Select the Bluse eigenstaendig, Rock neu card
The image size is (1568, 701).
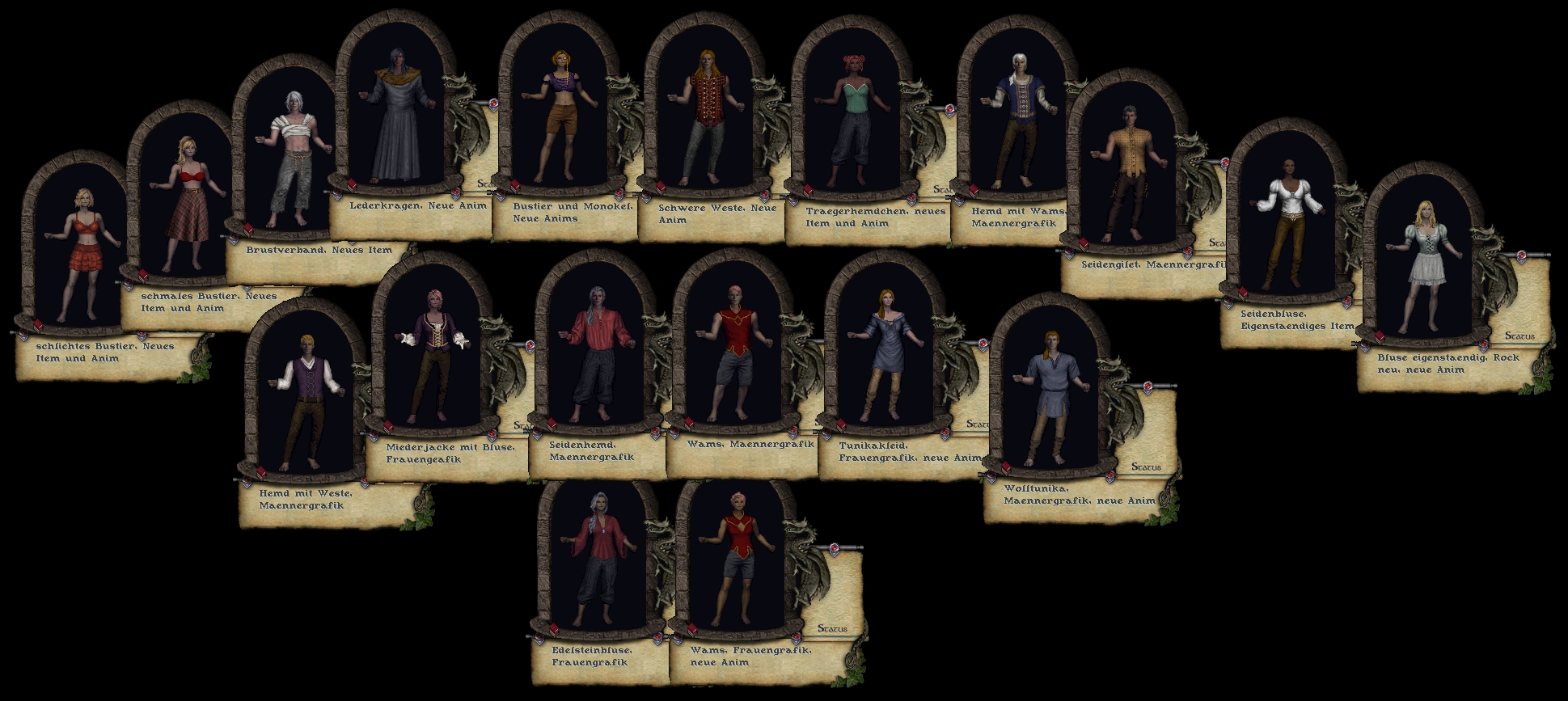[x=1423, y=267]
